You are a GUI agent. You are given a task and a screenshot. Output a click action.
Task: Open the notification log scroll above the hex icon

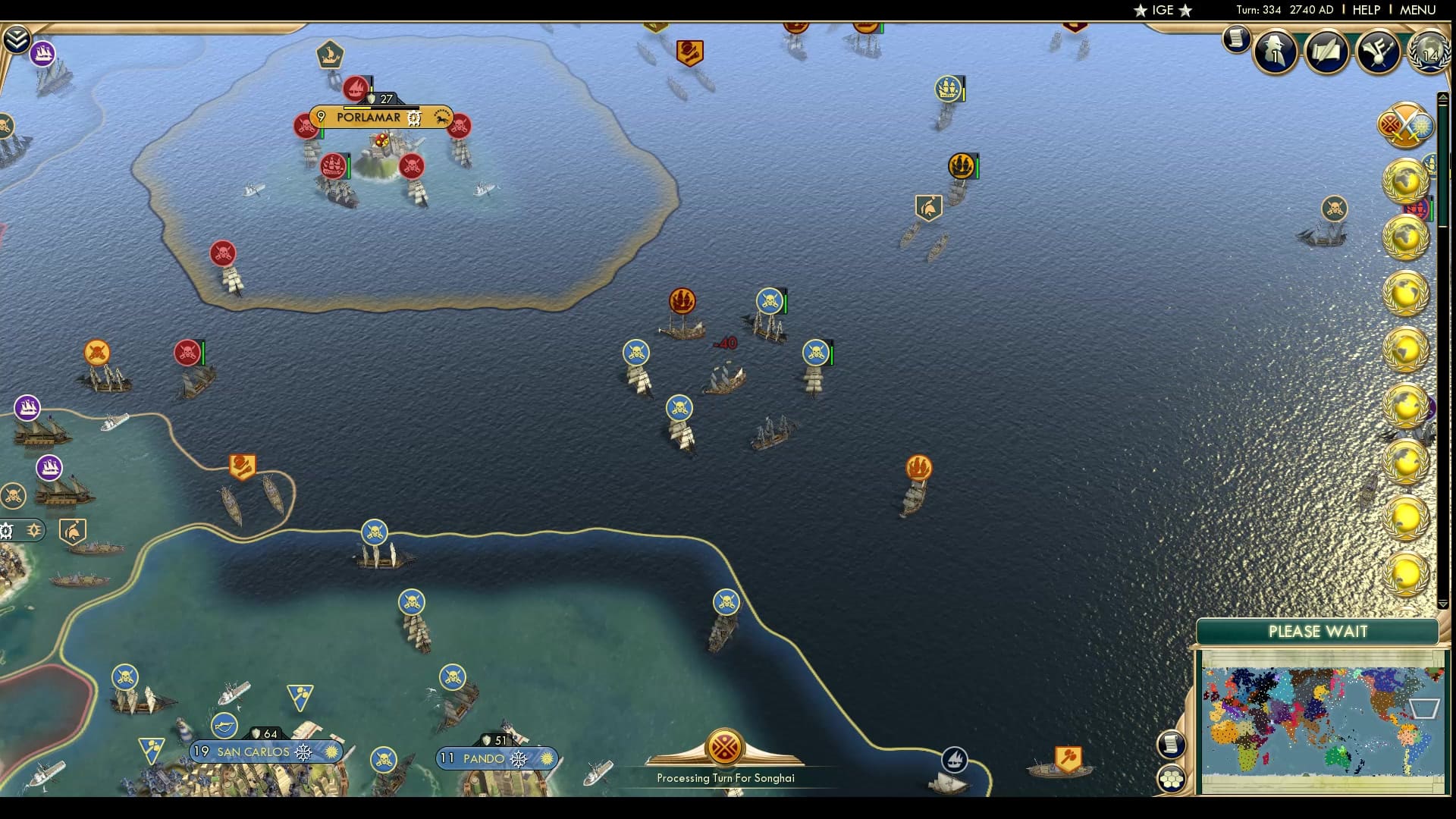(1172, 743)
